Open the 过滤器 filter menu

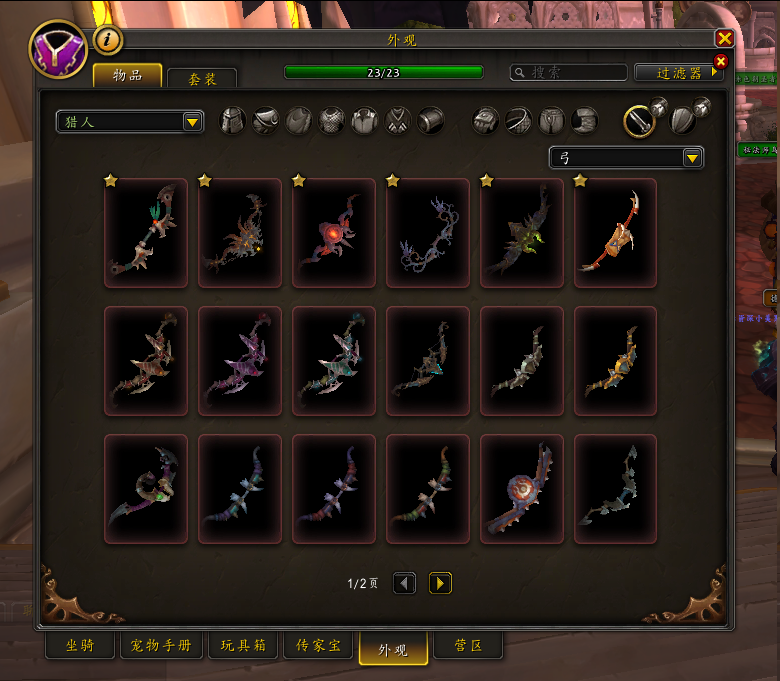click(678, 72)
